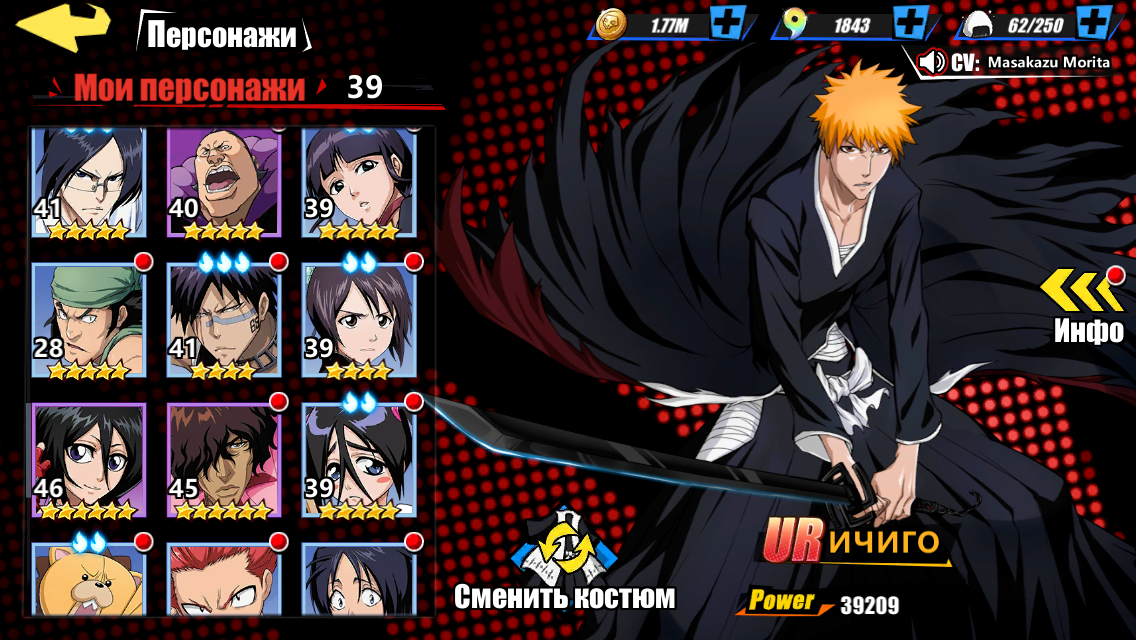The image size is (1136, 640).
Task: Pick the level 41 character with eye bandage
Action: tap(223, 320)
